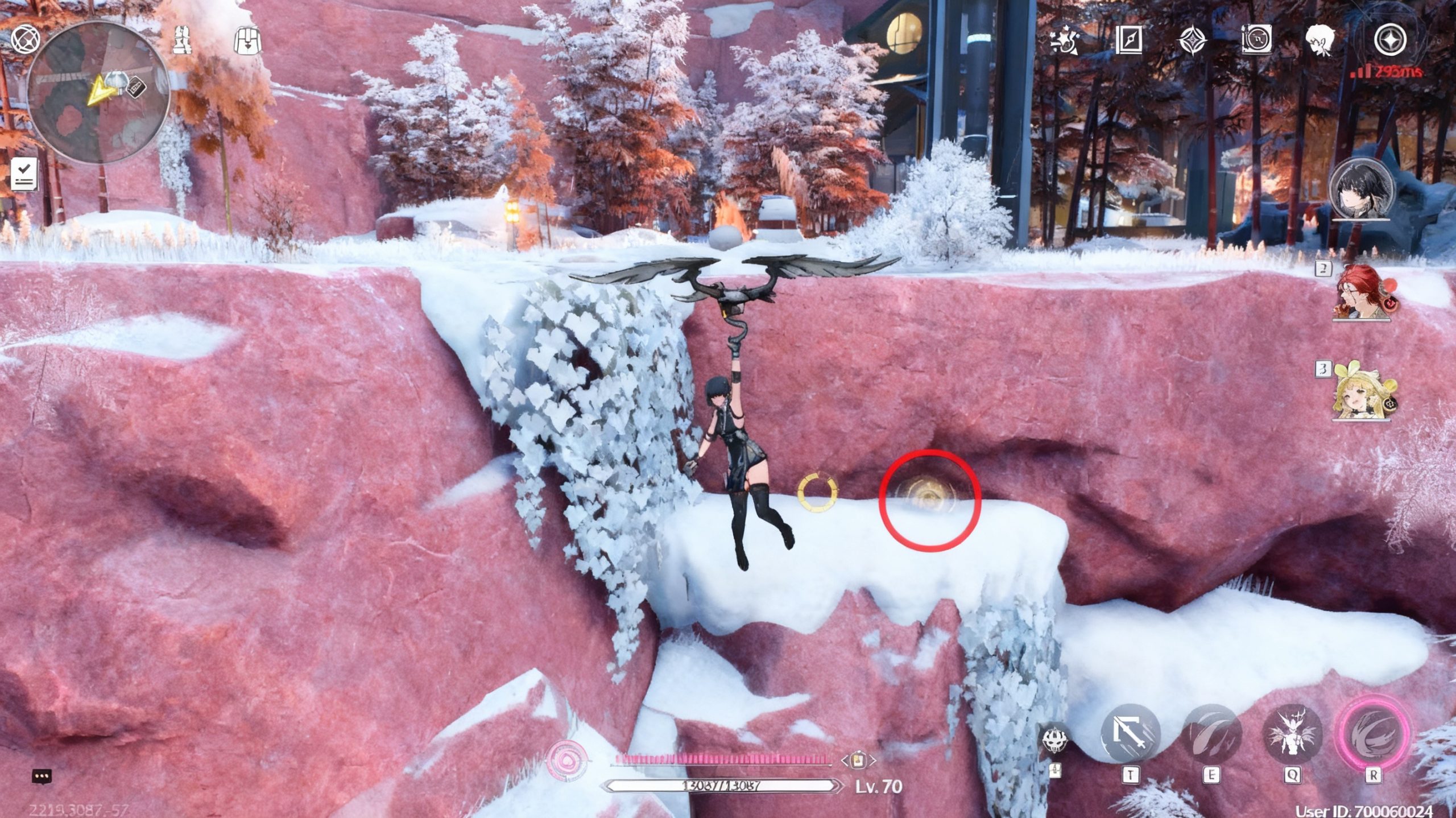The height and width of the screenshot is (818, 1456).
Task: Trigger the winged echo skill
Action: [1292, 735]
